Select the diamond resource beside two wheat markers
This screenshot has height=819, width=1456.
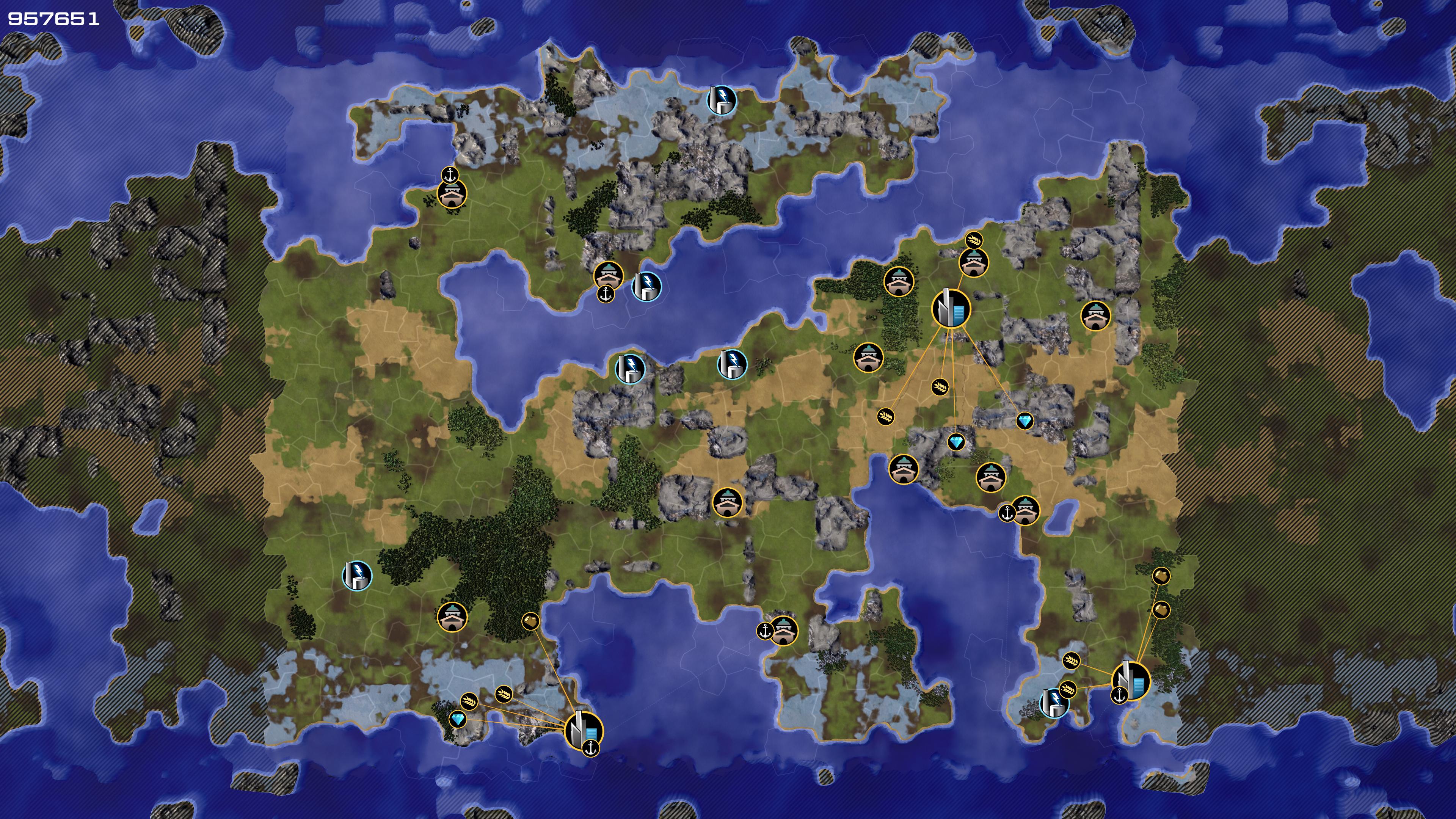point(457,720)
